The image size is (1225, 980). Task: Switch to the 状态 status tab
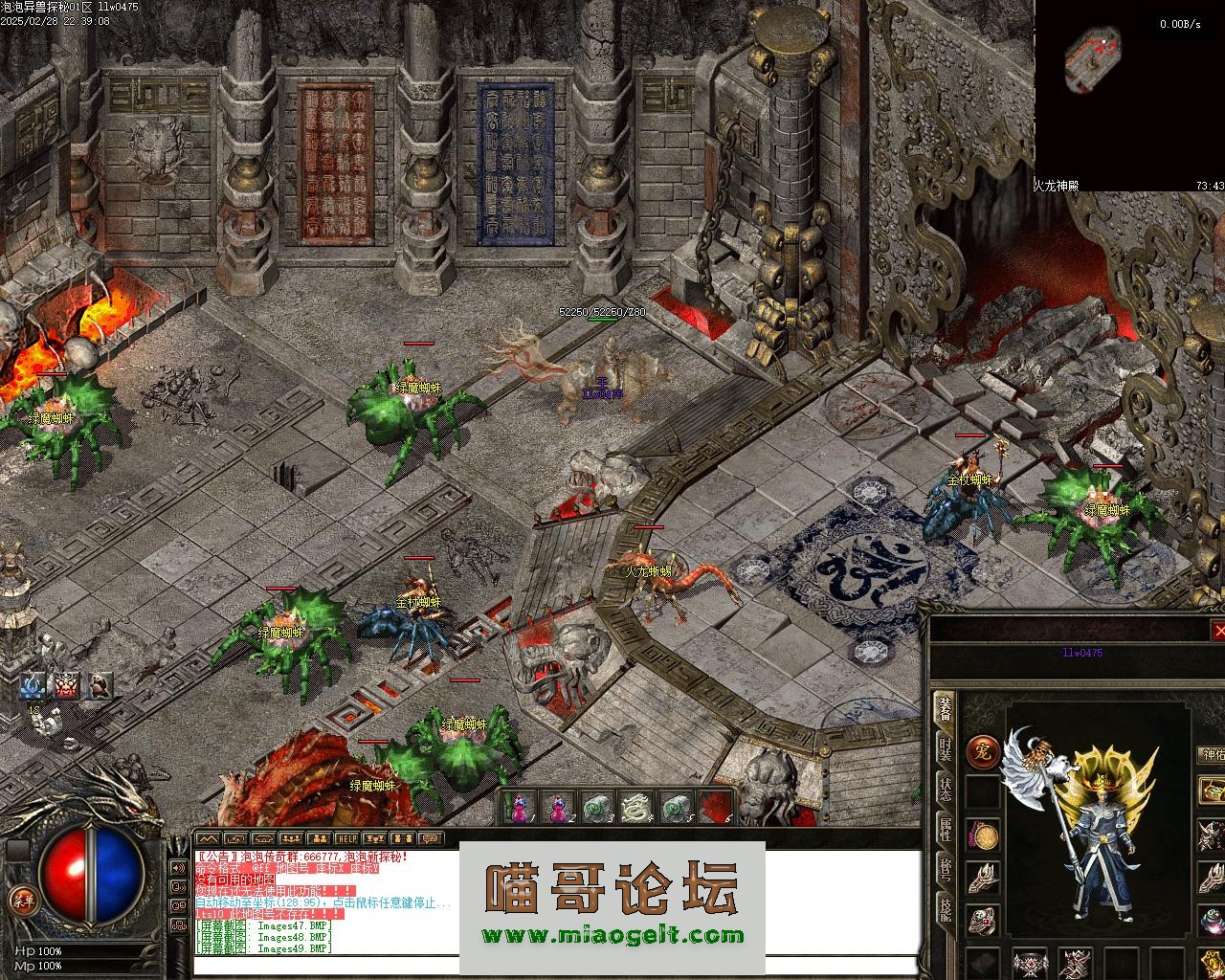[945, 791]
